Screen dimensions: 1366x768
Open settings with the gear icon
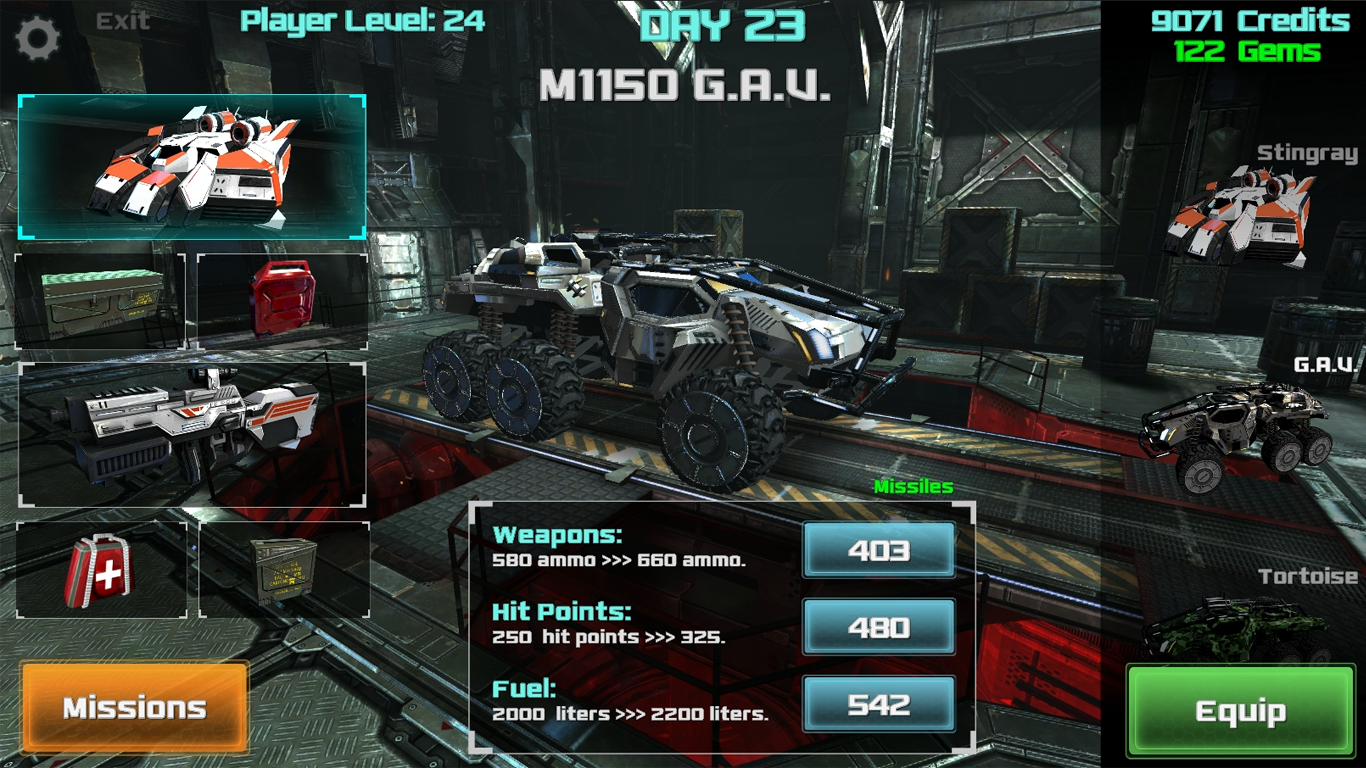[x=39, y=39]
